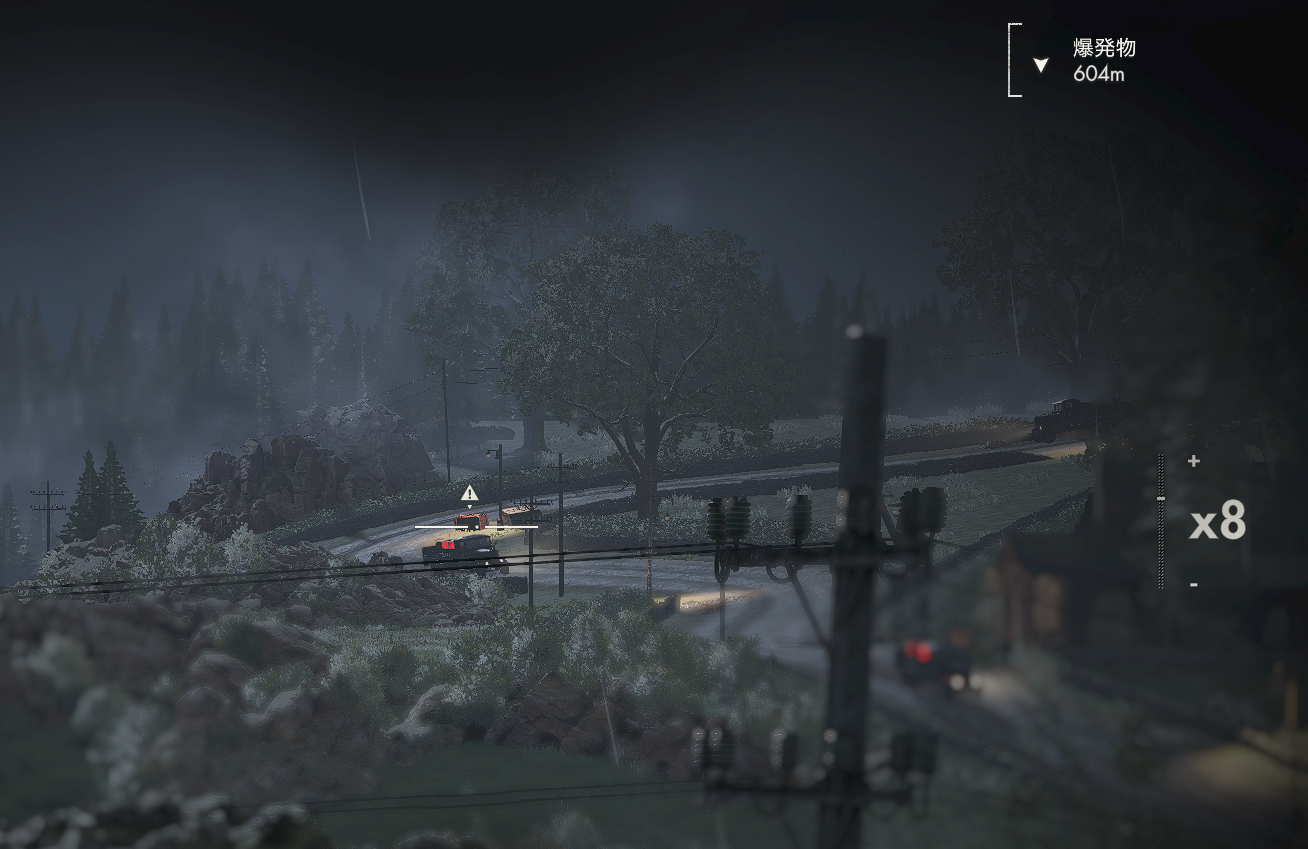Select the warning triangle marker over the vehicle
Viewport: 1308px width, 849px height.
coord(469,493)
